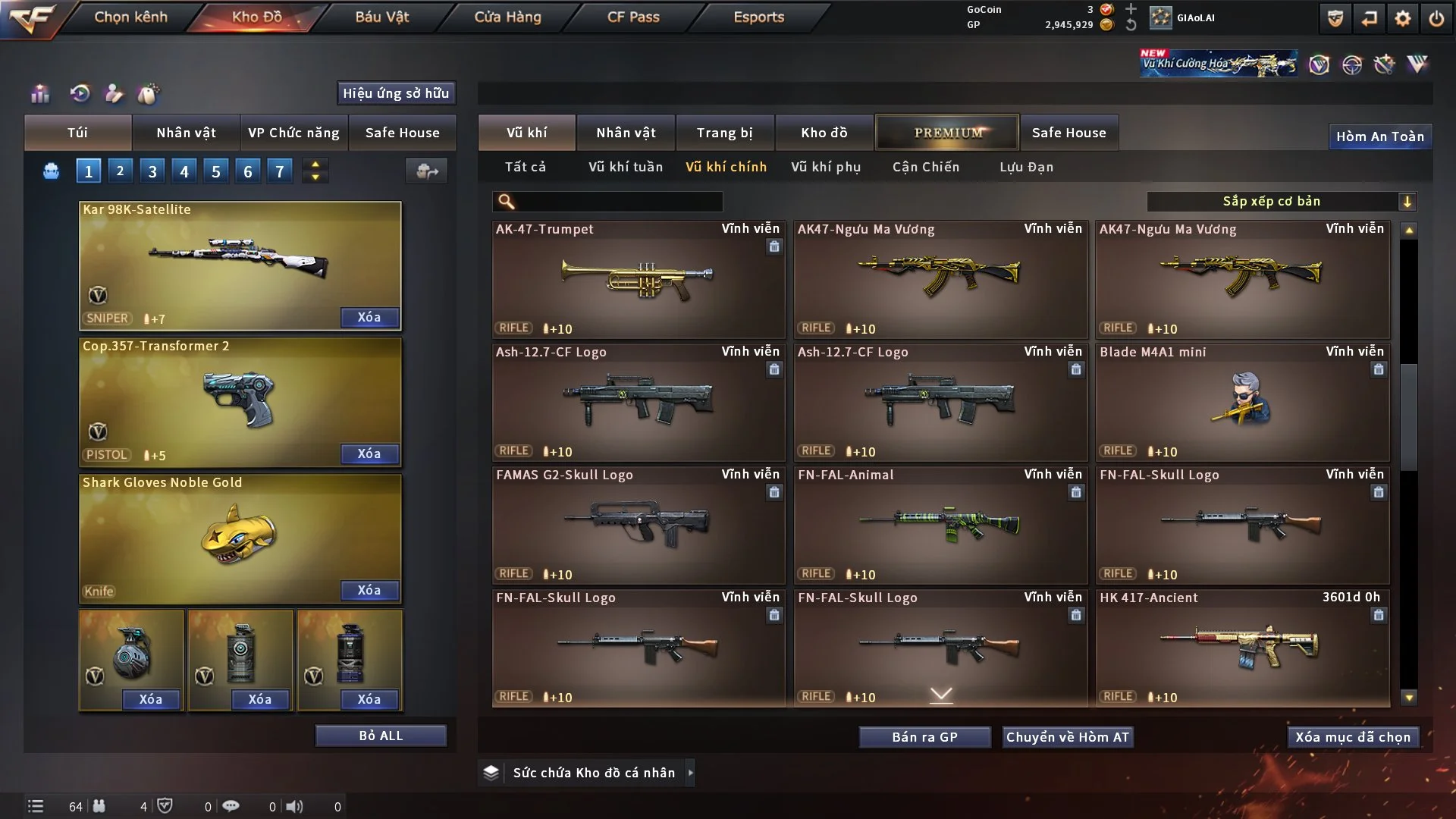Image resolution: width=1456 pixels, height=819 pixels.
Task: Click the Bỏ ALL button
Action: coord(381,736)
